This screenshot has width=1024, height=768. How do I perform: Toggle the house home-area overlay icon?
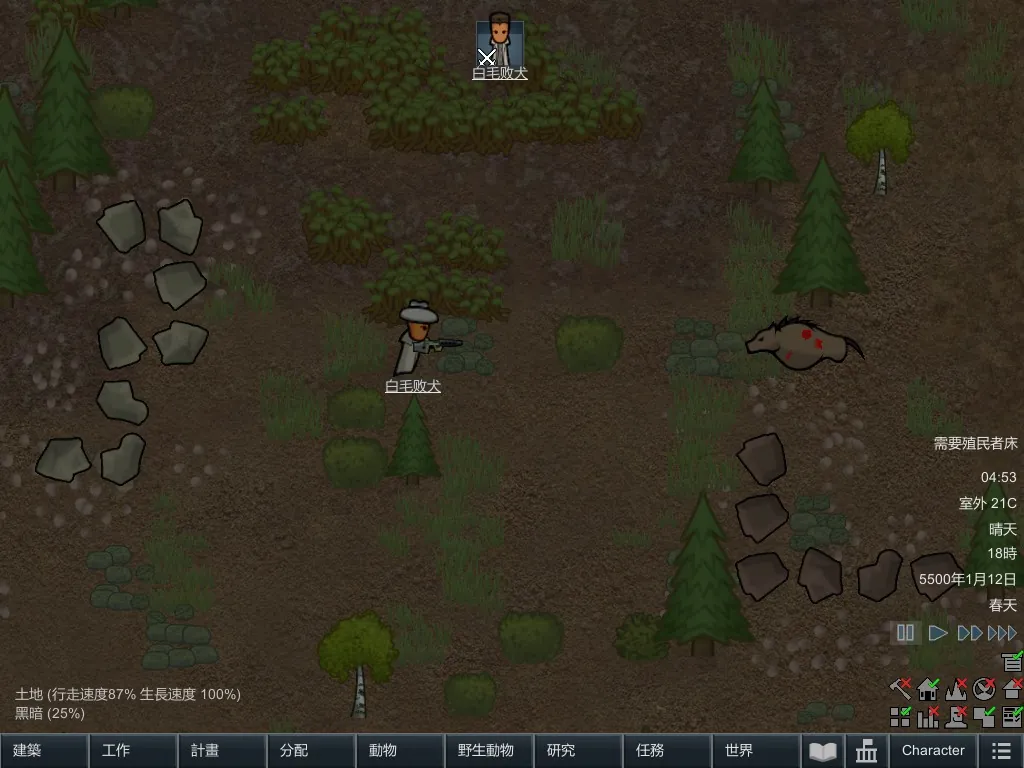(x=928, y=688)
